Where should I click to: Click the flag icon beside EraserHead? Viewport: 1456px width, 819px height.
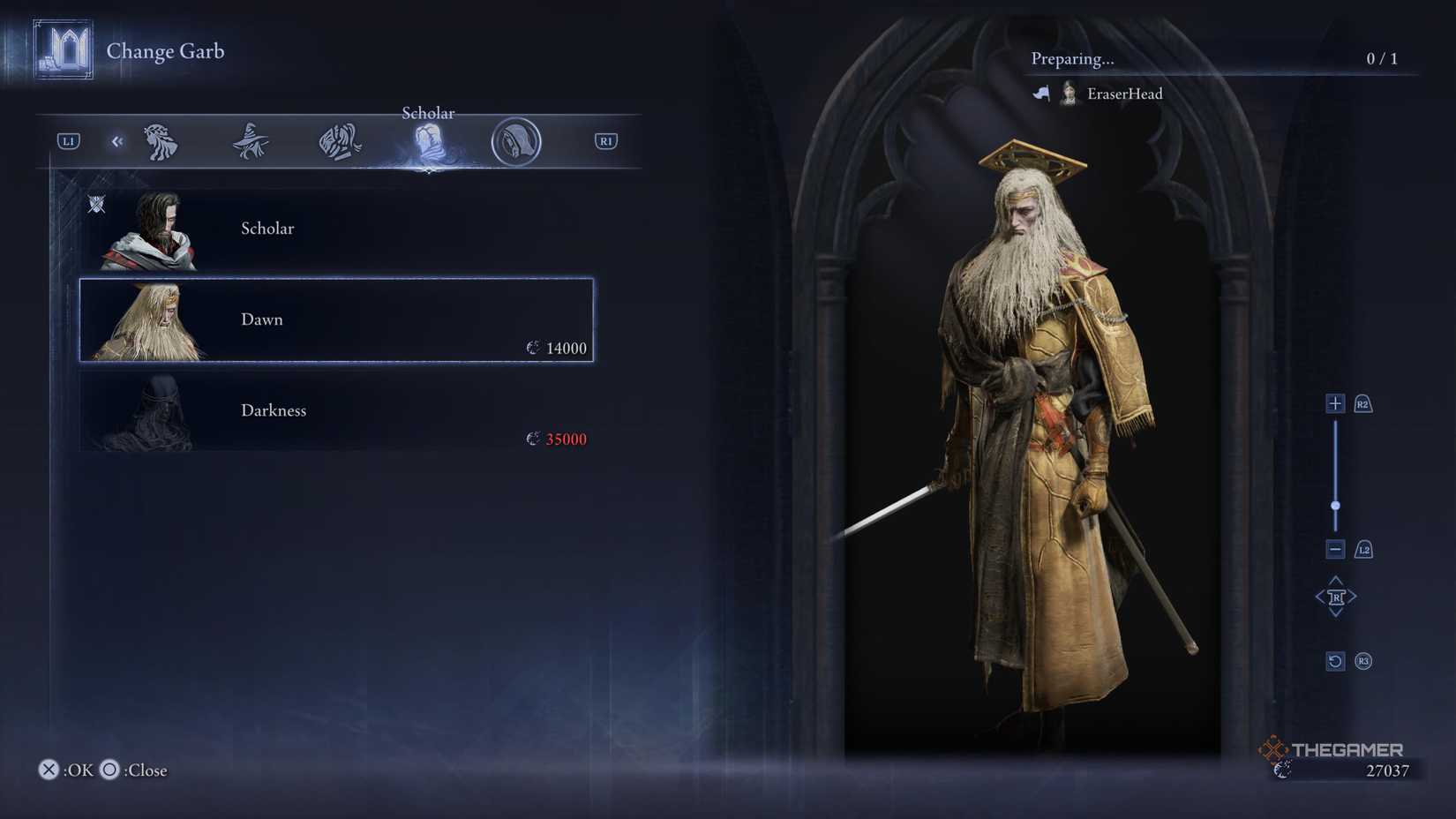(1041, 94)
